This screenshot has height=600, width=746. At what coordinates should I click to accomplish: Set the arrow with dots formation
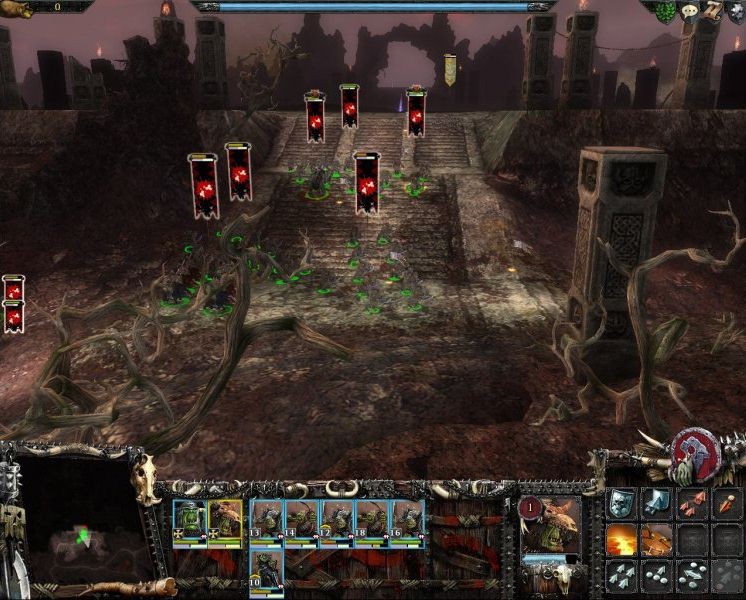click(656, 574)
